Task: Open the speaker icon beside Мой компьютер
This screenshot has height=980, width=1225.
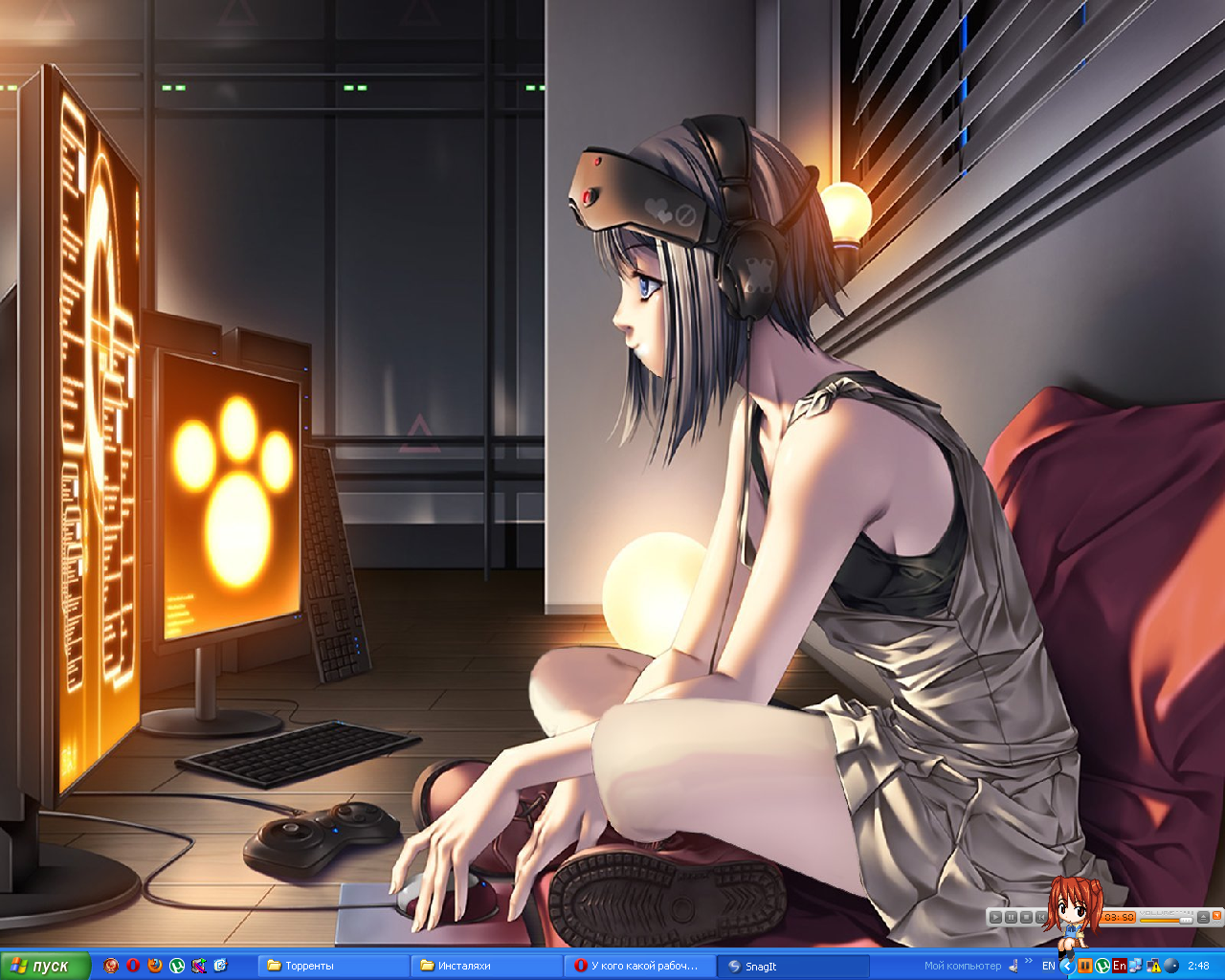Action: [x=1012, y=965]
